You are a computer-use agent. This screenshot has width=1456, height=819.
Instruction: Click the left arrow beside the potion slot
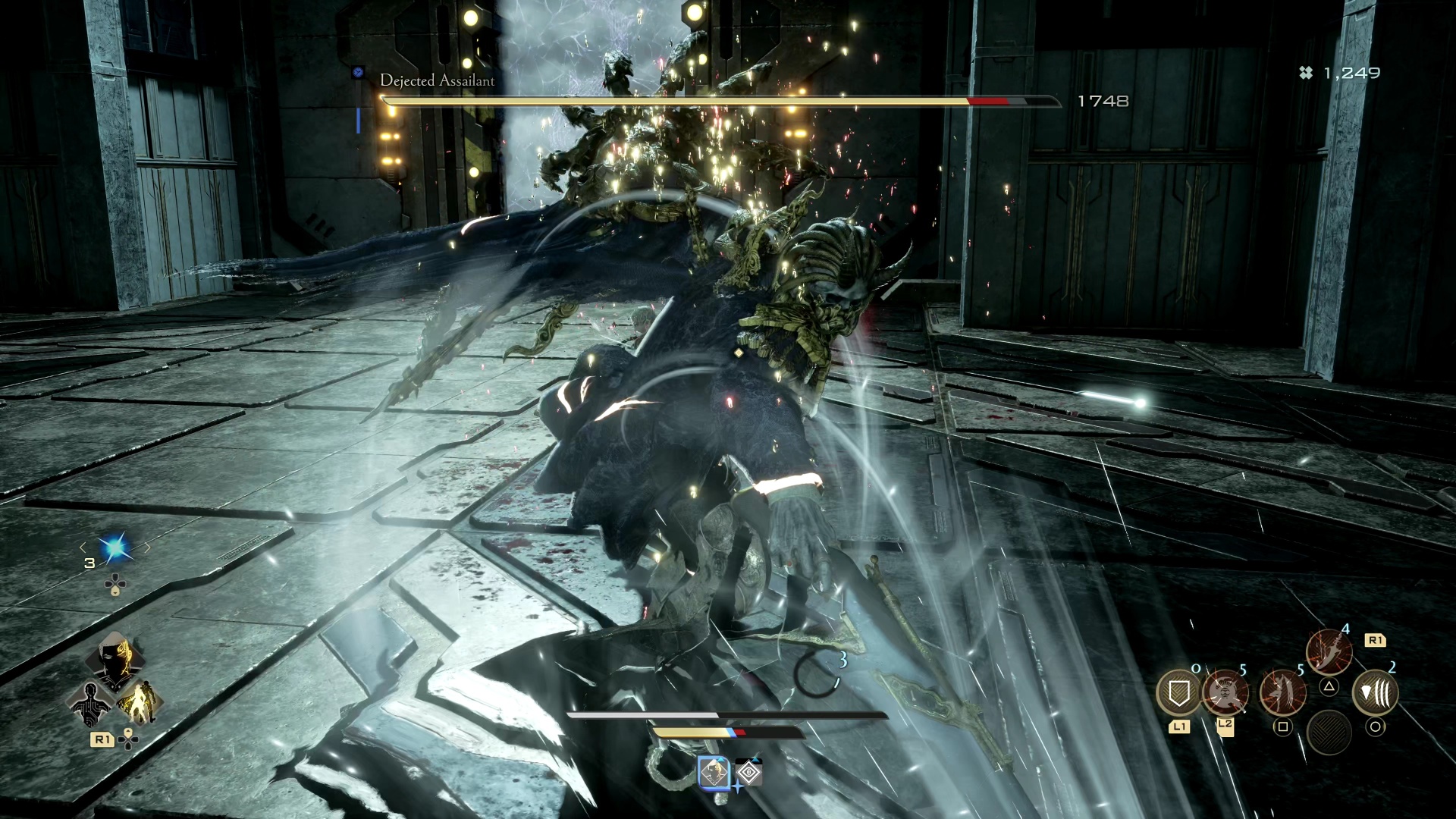click(x=83, y=547)
